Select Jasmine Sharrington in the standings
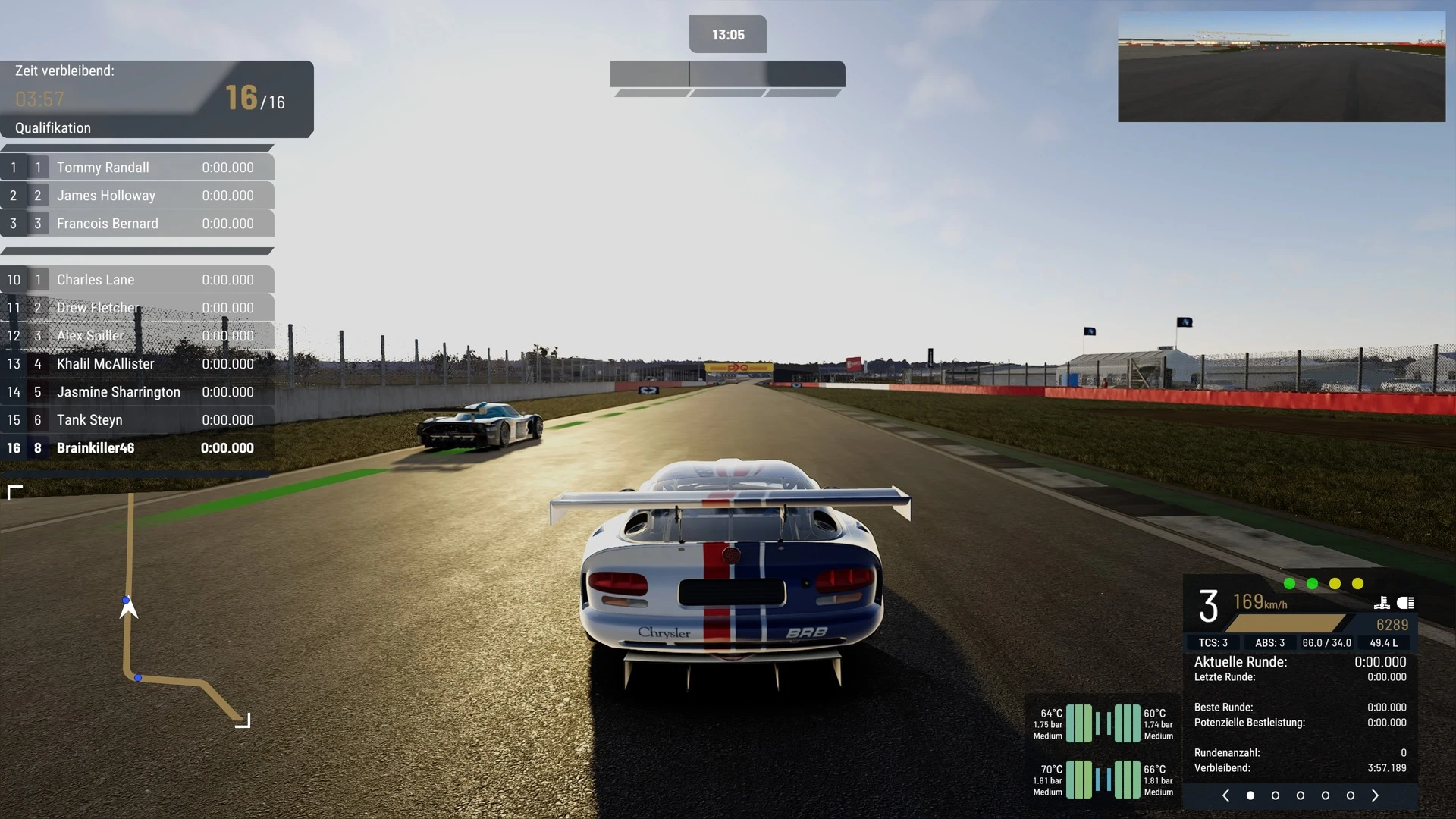 (x=137, y=392)
